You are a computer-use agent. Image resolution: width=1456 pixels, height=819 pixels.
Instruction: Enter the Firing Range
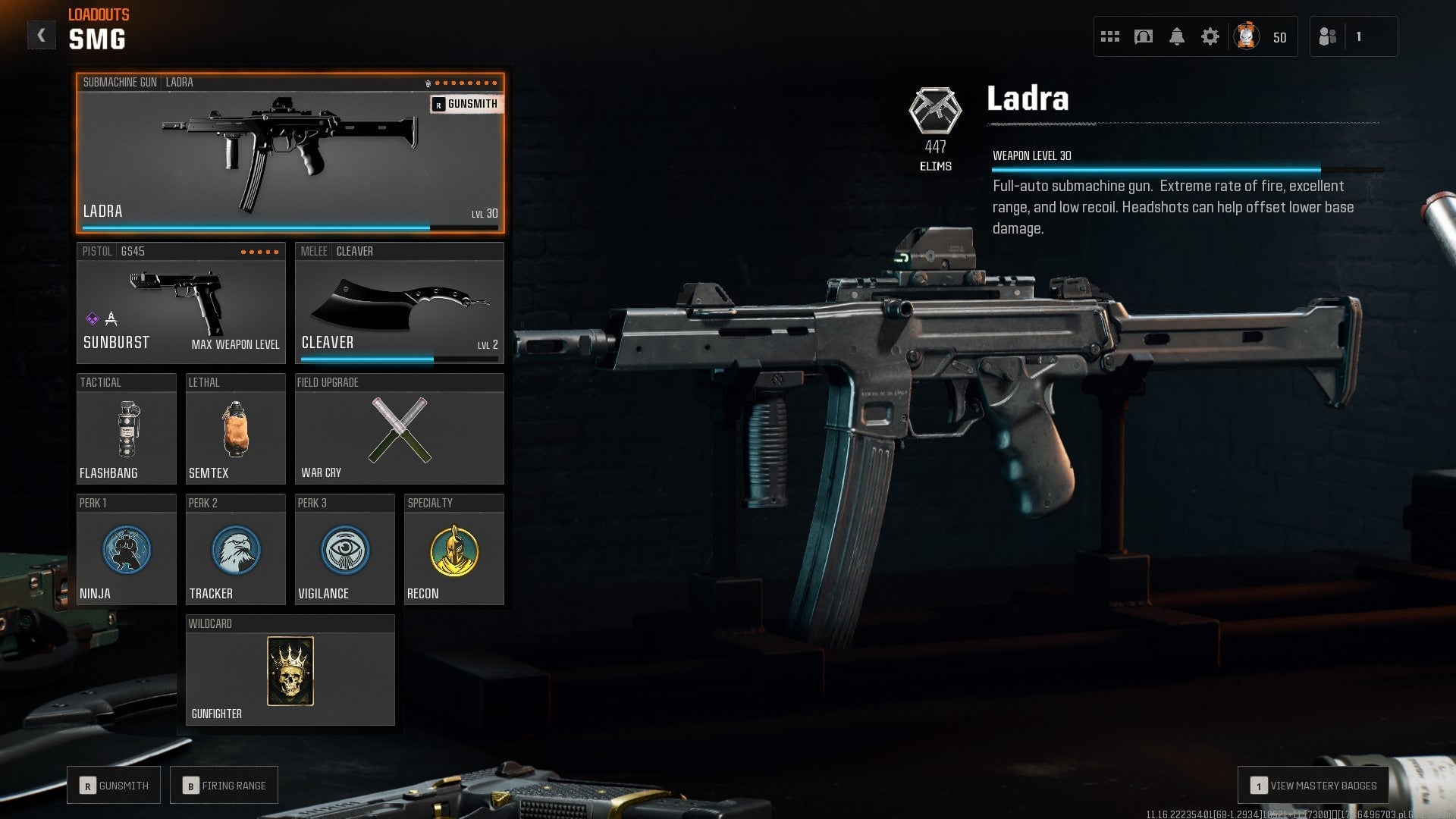tap(224, 784)
